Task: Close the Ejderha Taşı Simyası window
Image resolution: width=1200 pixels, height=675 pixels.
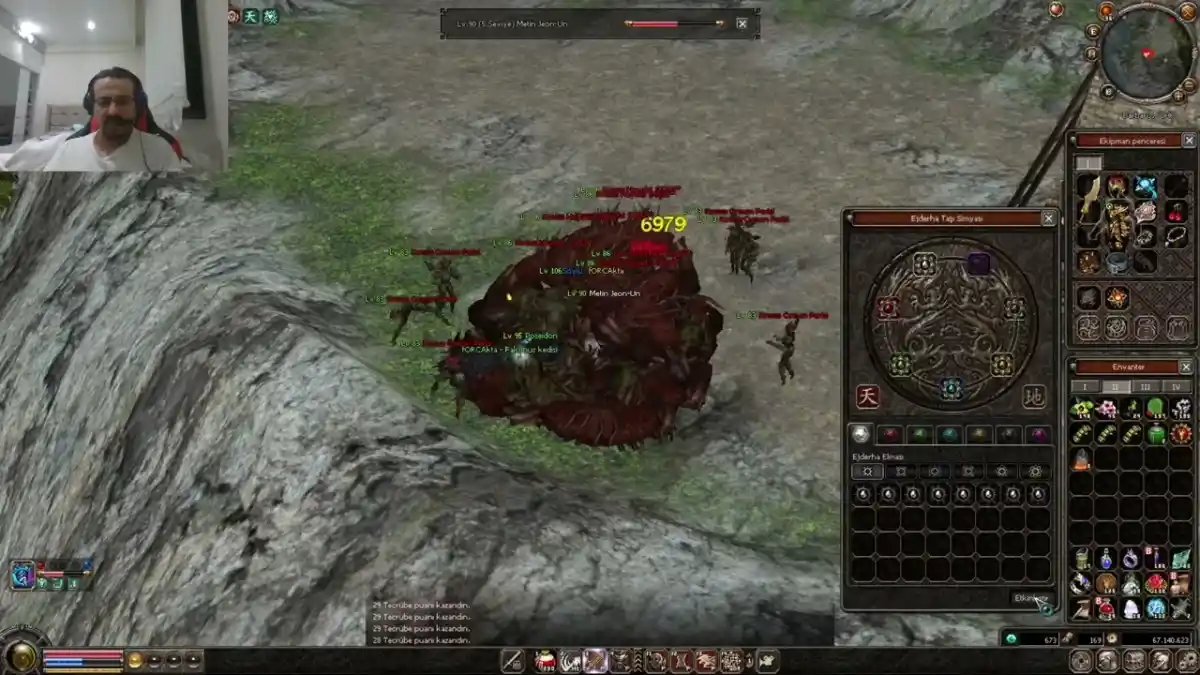Action: pyautogui.click(x=1048, y=218)
